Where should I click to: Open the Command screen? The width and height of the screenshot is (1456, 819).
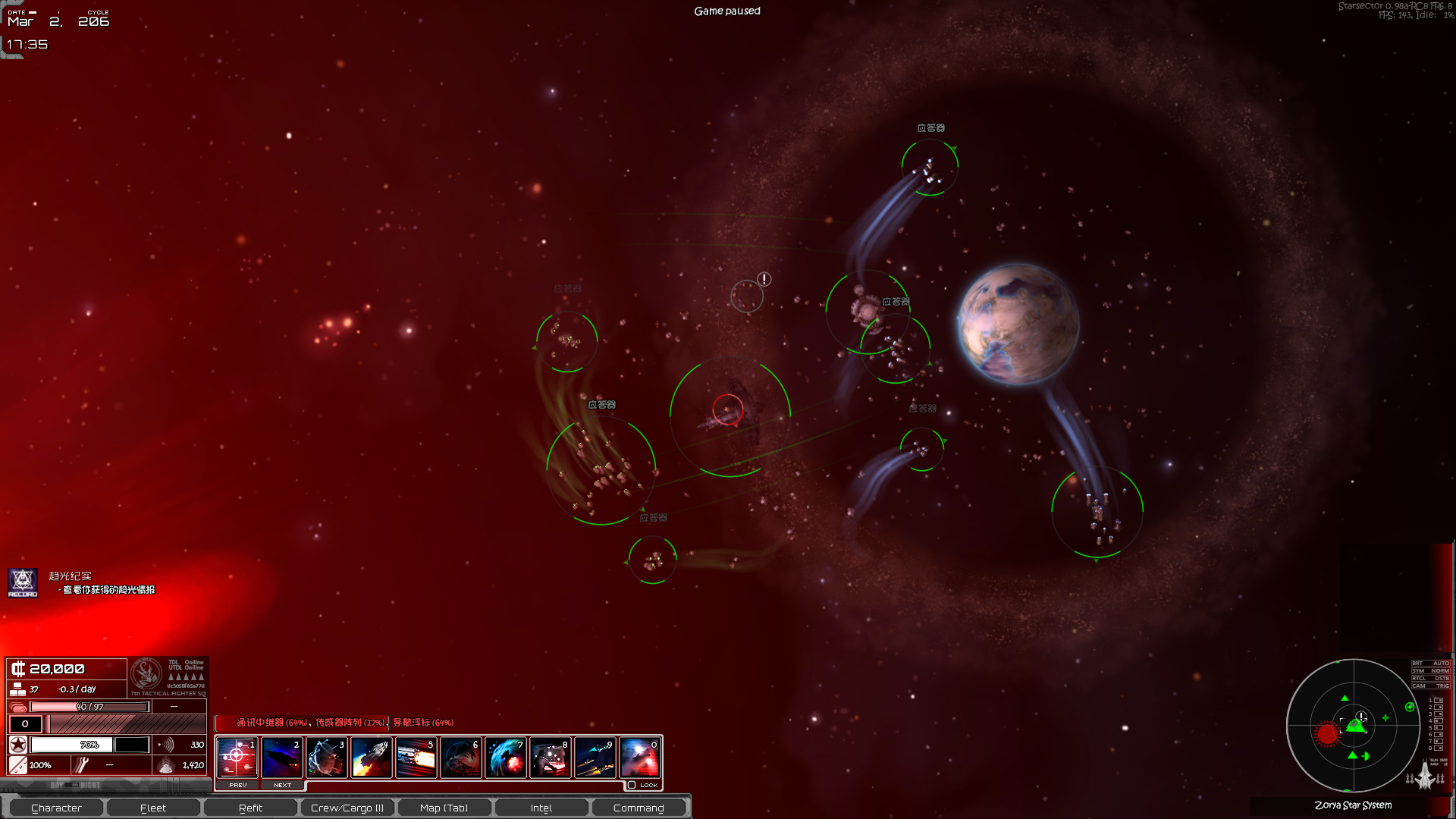(639, 808)
